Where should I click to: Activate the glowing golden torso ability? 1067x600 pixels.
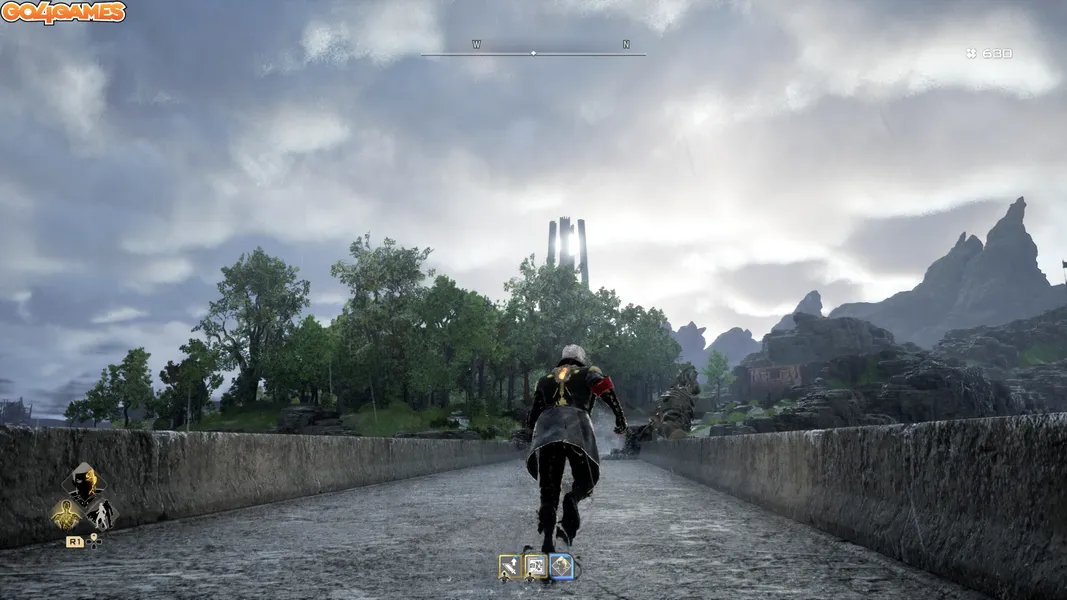(x=67, y=515)
